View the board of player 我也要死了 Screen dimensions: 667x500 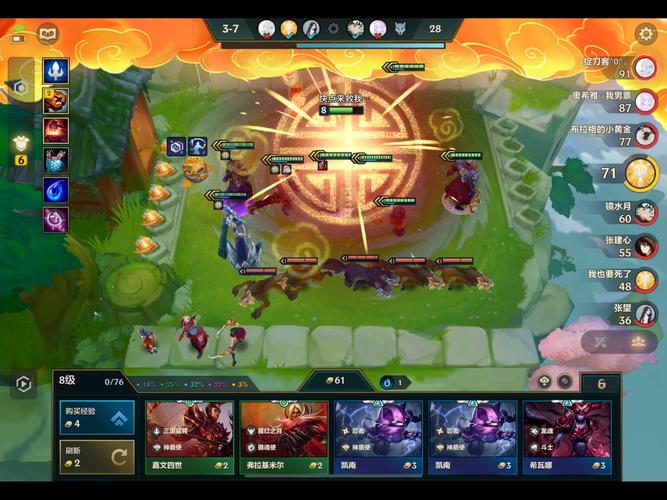pyautogui.click(x=645, y=280)
